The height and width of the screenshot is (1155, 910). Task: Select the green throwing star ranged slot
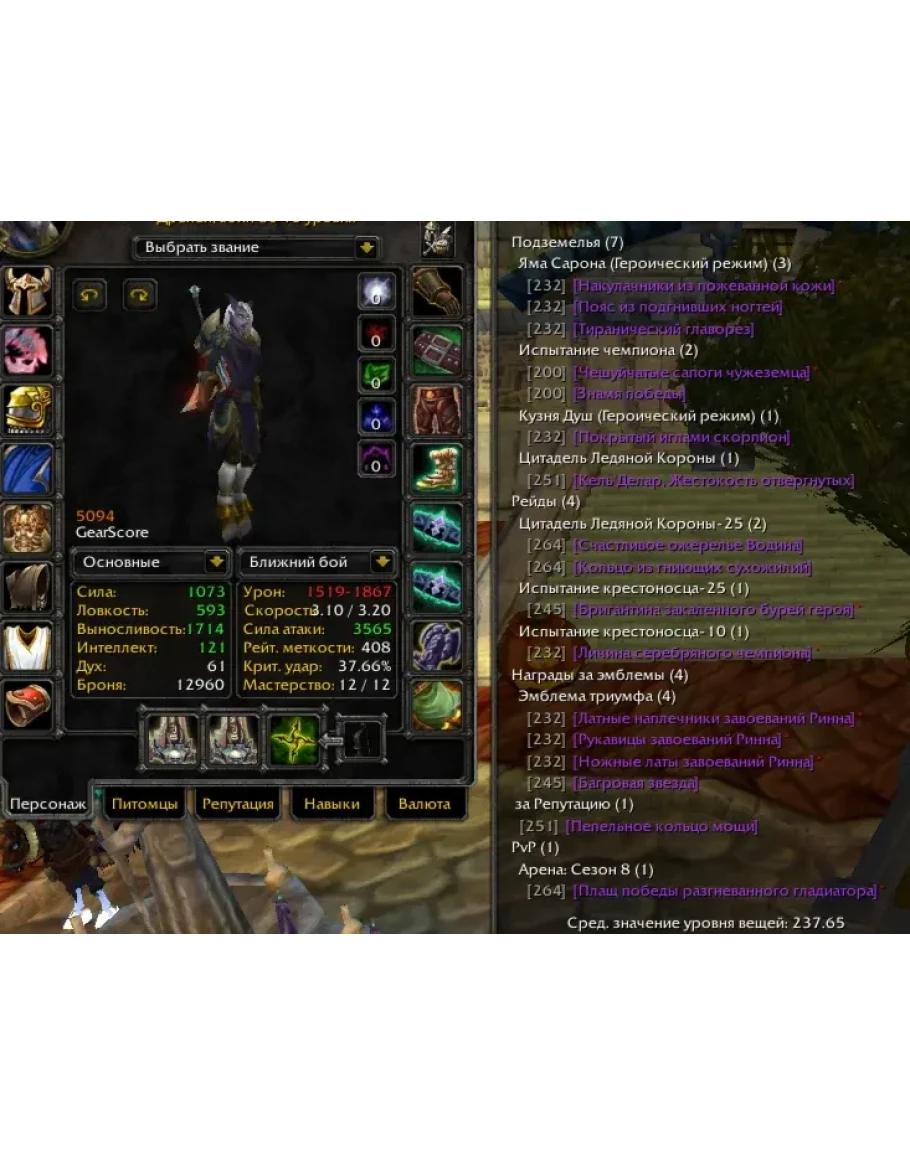tap(293, 740)
